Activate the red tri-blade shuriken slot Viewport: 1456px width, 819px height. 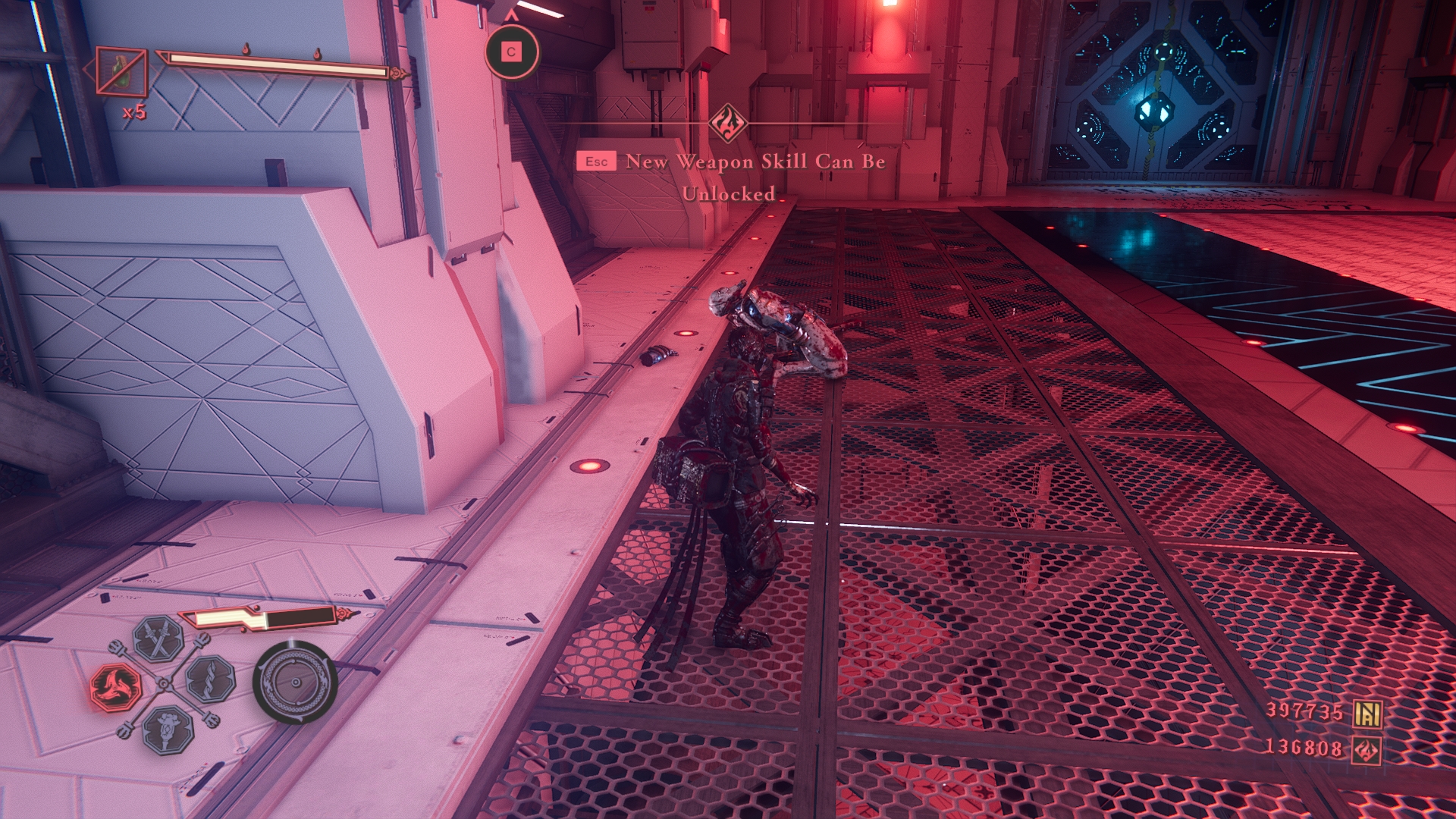pos(116,687)
